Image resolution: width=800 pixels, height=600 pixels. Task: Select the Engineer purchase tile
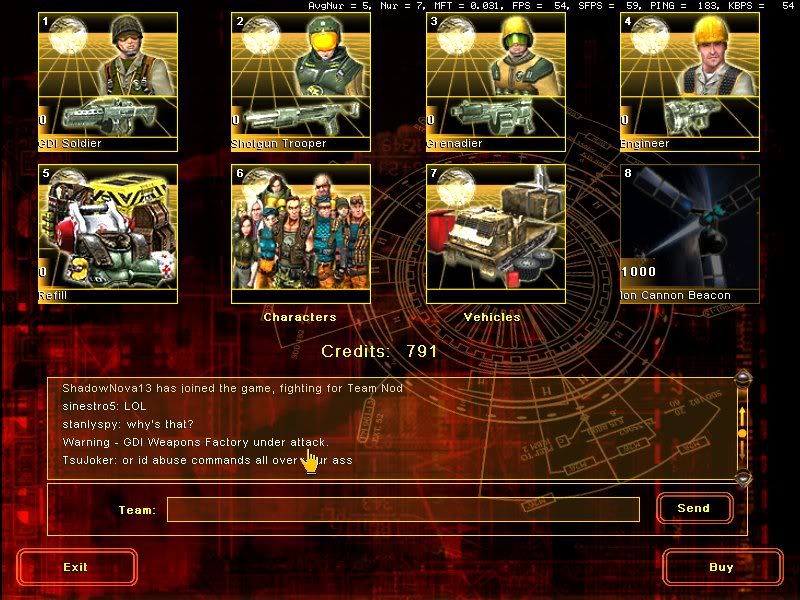tap(690, 81)
